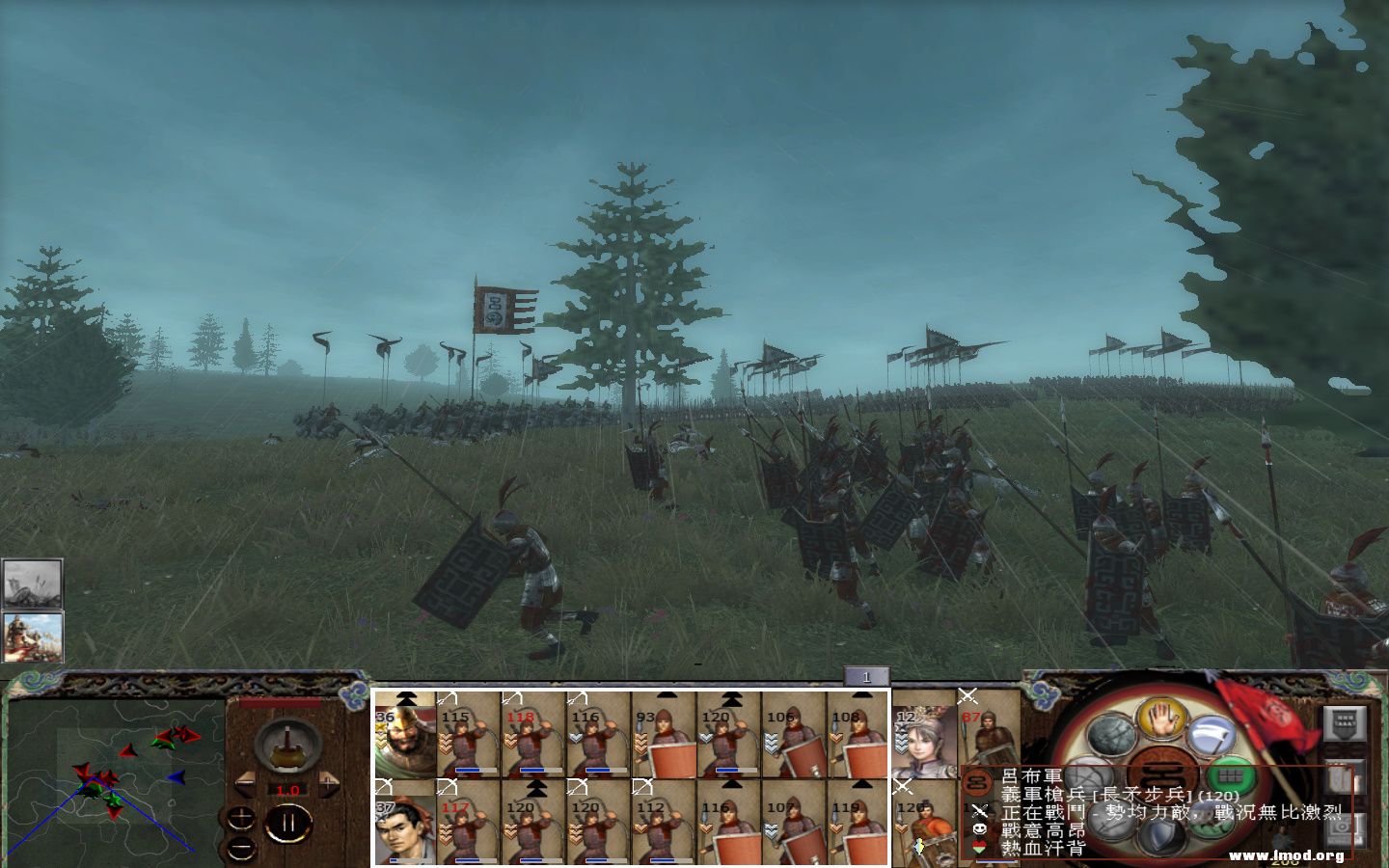Click the red 1.0 battle speed indicator
This screenshot has width=1389, height=868.
287,790
